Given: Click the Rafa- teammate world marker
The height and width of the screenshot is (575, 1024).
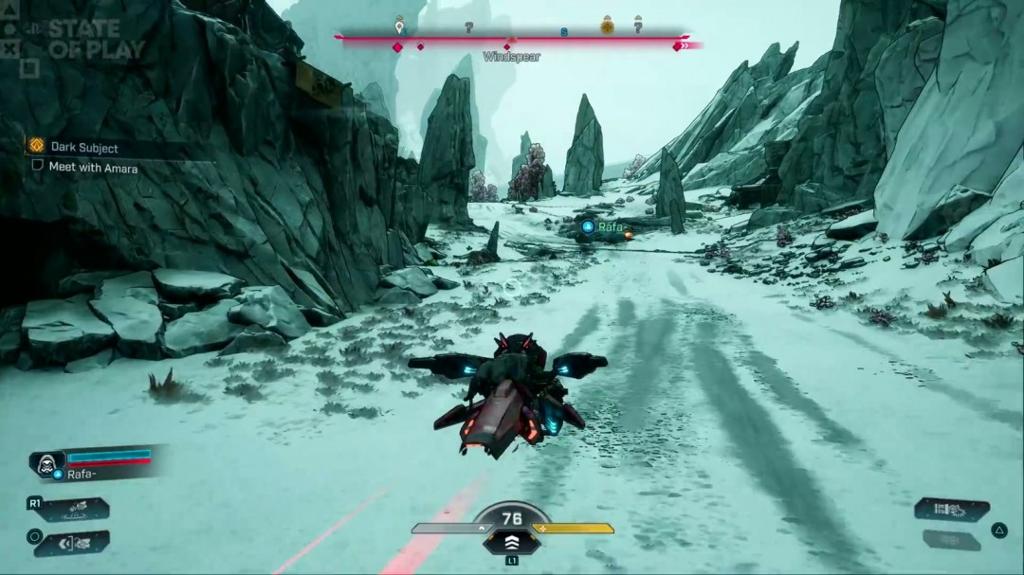Looking at the screenshot, I should [x=607, y=228].
